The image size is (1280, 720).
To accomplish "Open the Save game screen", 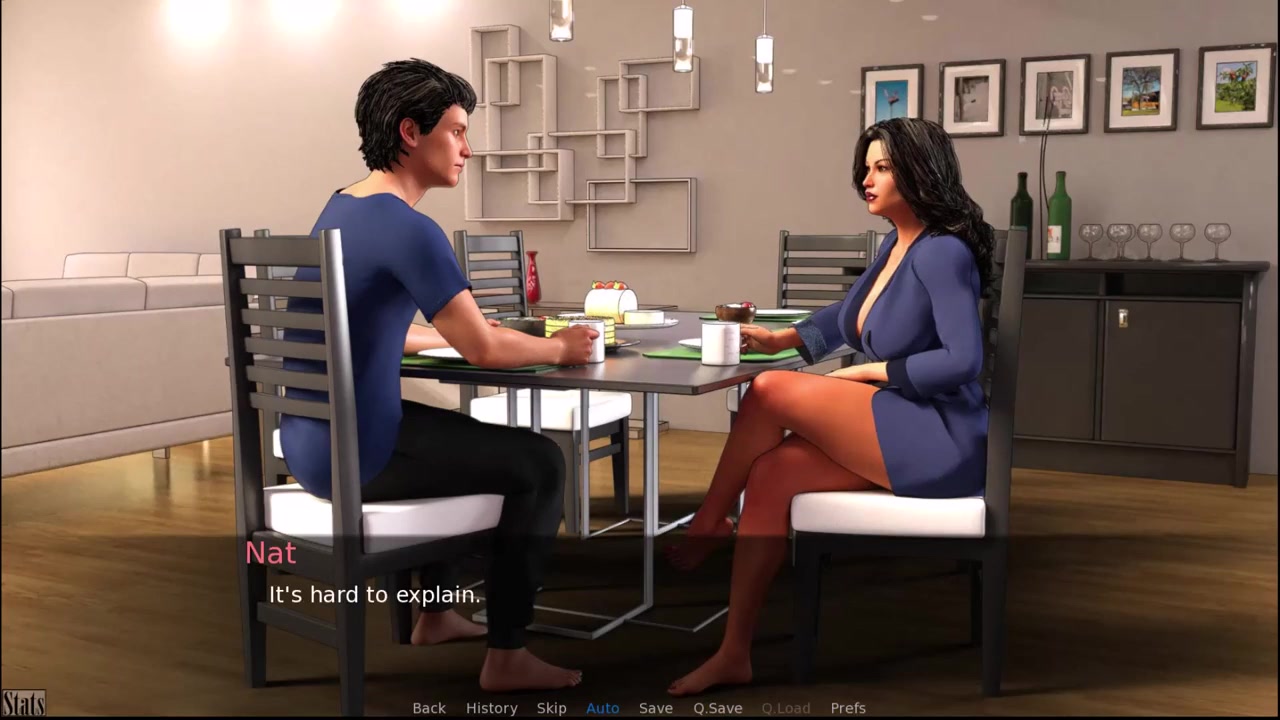I will 655,708.
